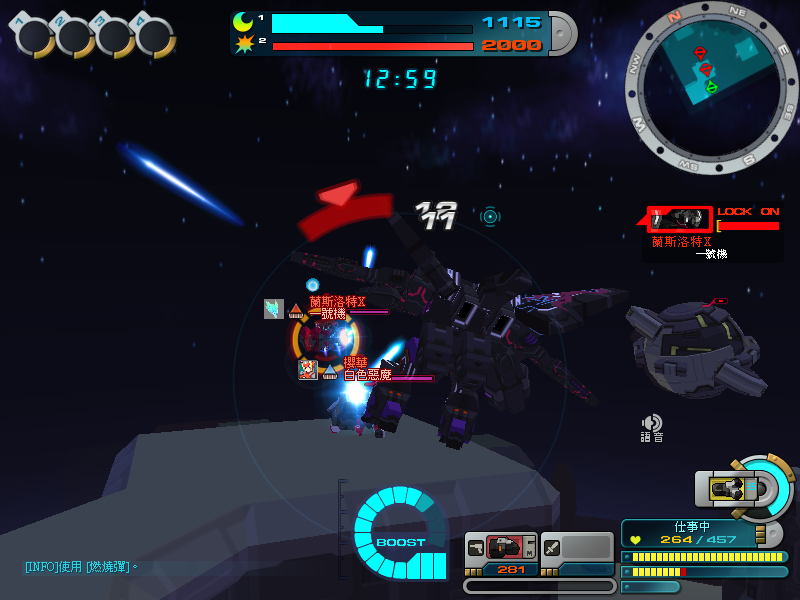
Task: Click the round button beside the team scores
Action: tap(562, 33)
